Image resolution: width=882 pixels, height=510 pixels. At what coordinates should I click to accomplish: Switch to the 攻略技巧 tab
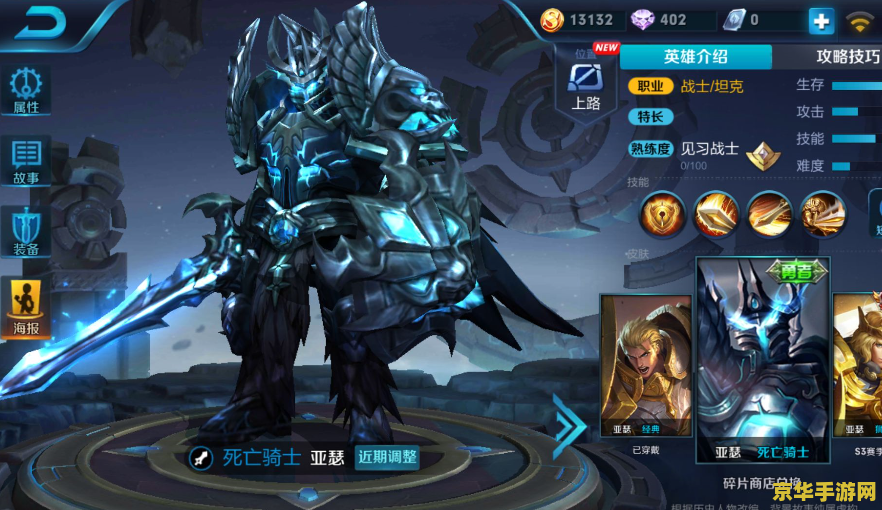tap(846, 57)
